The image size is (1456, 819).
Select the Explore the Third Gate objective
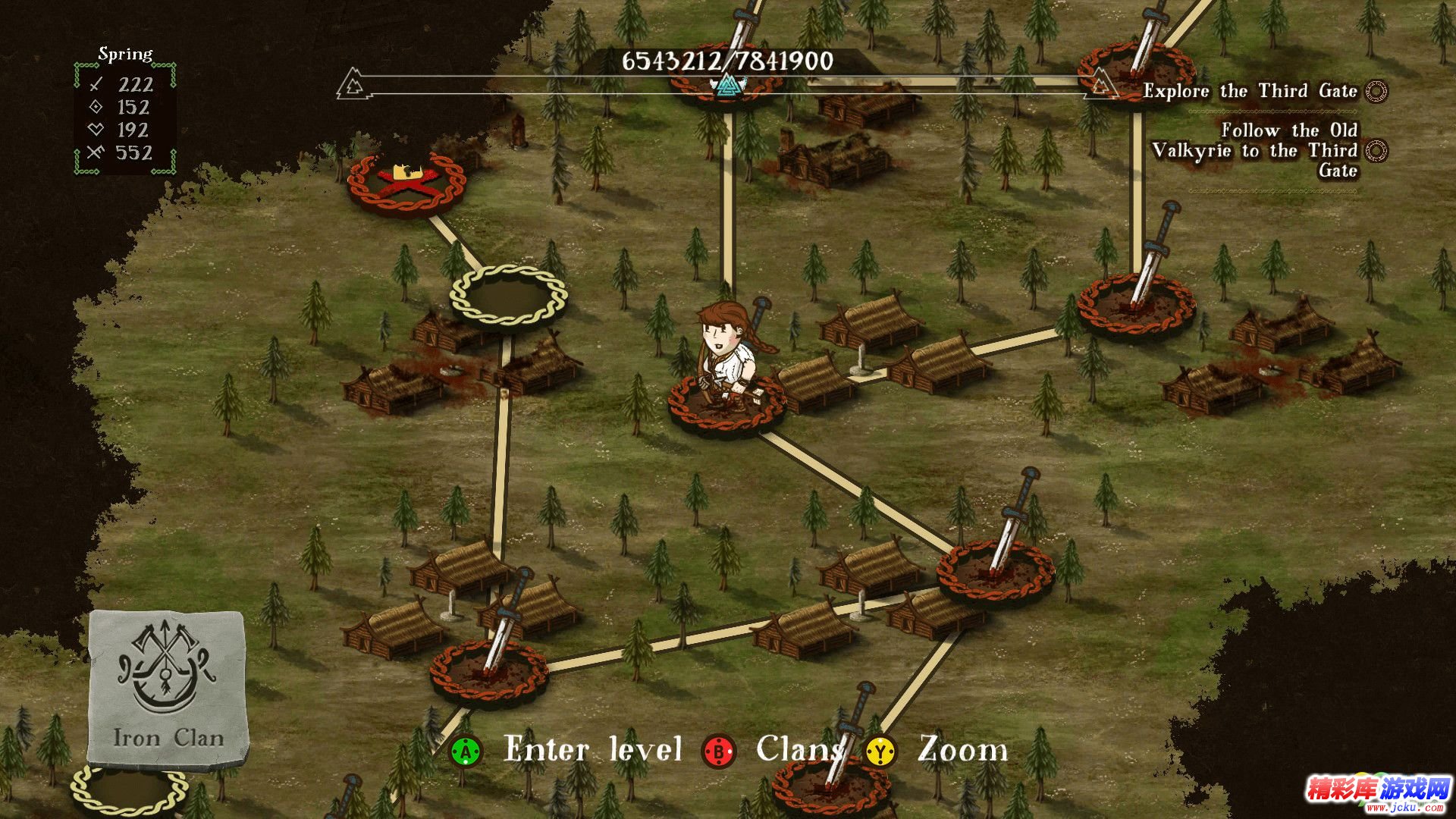[x=1250, y=91]
